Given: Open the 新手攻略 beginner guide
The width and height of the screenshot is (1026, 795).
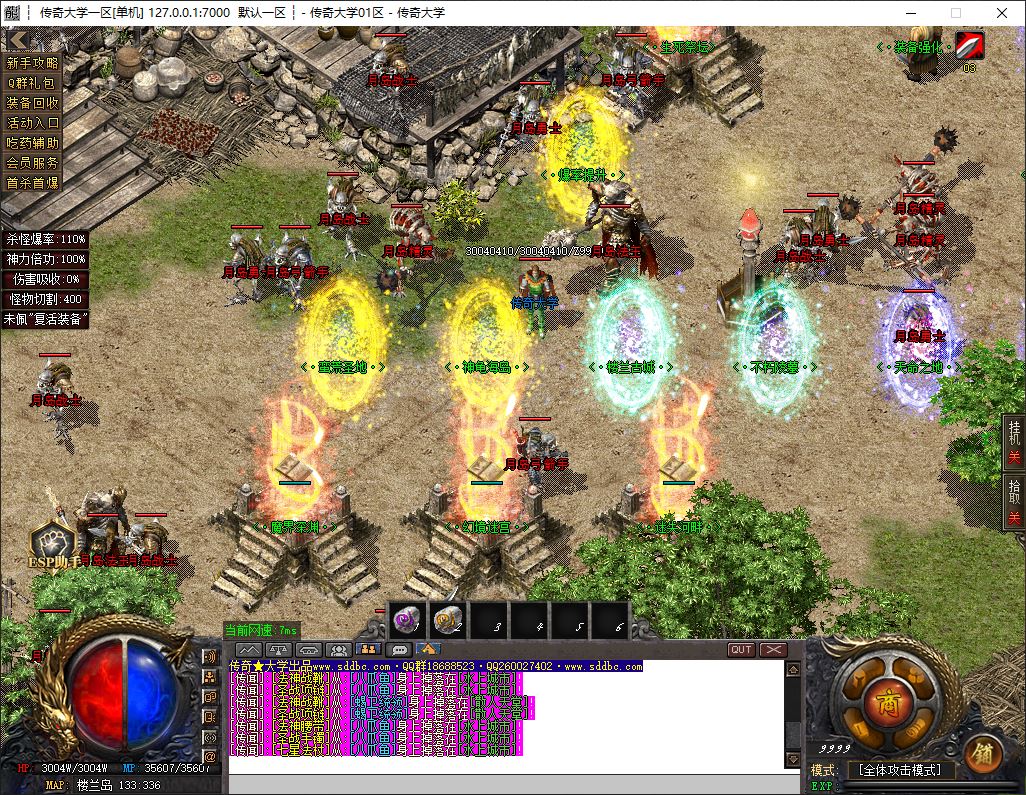Looking at the screenshot, I should (x=33, y=63).
